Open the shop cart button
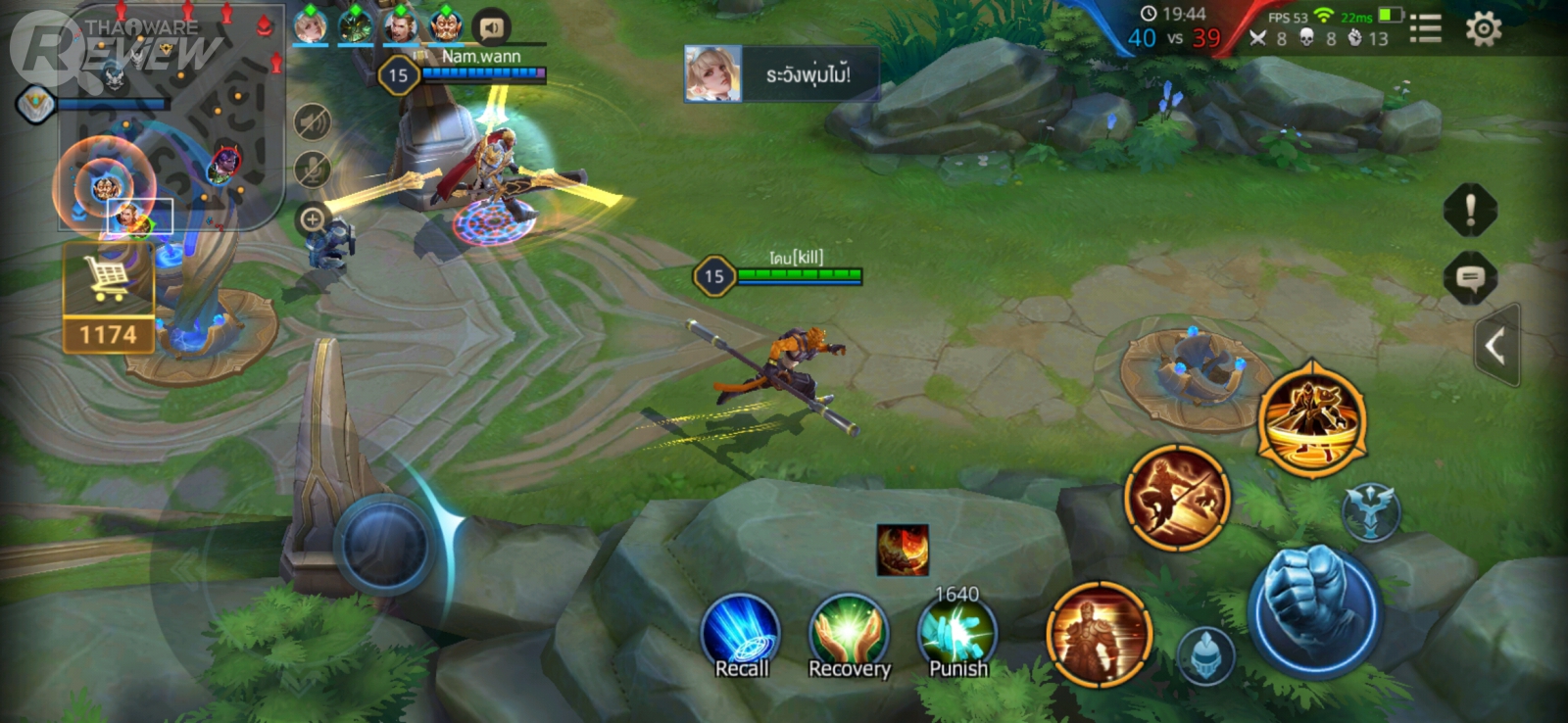The width and height of the screenshot is (1568, 723). 108,281
